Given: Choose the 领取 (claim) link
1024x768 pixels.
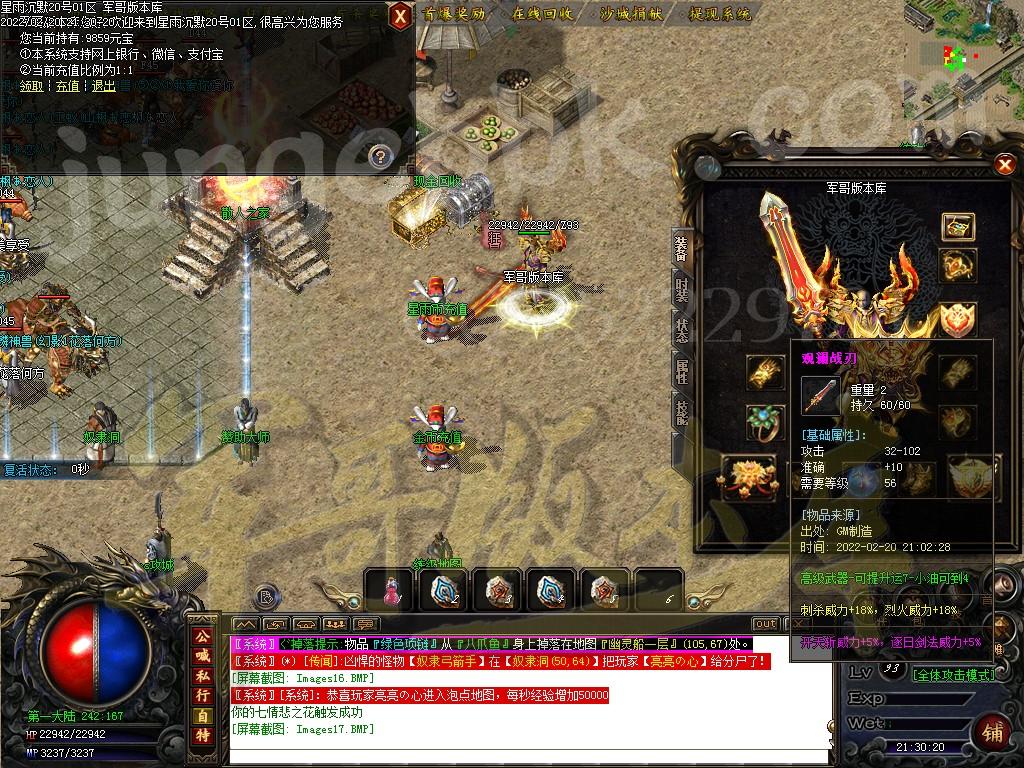Looking at the screenshot, I should [x=32, y=86].
